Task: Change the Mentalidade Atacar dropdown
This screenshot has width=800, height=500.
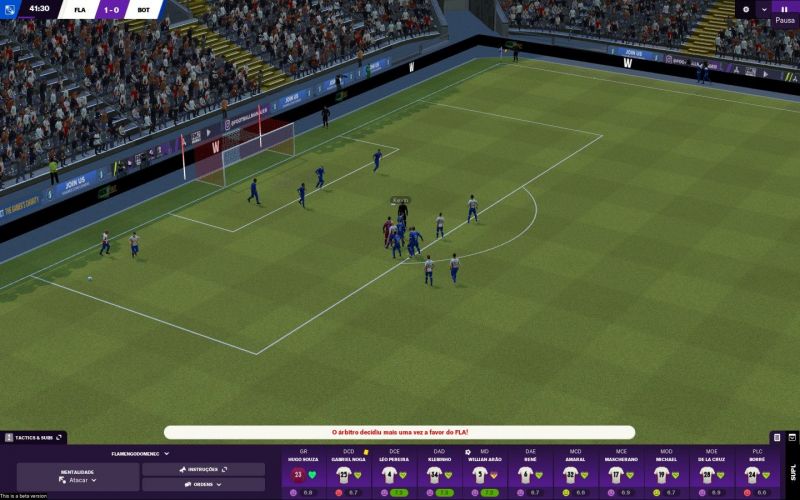Action: pyautogui.click(x=78, y=480)
